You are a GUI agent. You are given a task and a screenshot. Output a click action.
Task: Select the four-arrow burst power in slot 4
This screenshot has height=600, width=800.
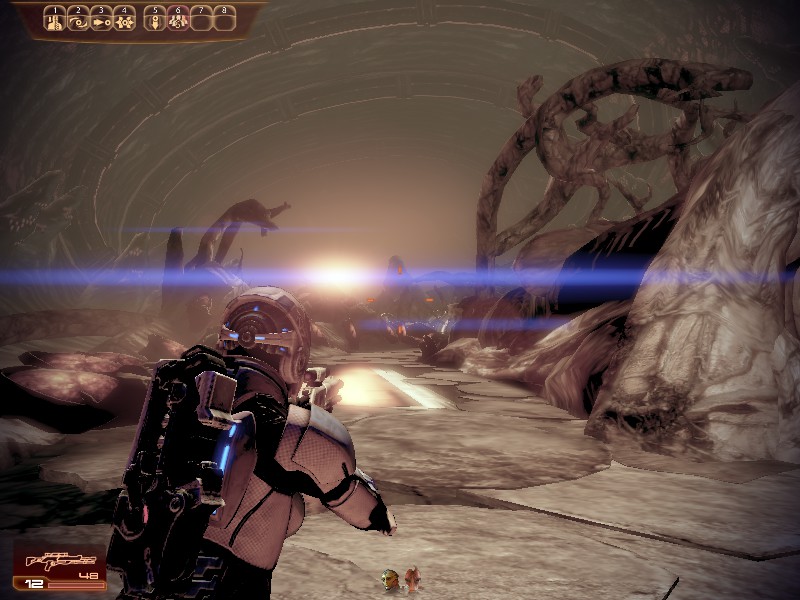(x=123, y=19)
